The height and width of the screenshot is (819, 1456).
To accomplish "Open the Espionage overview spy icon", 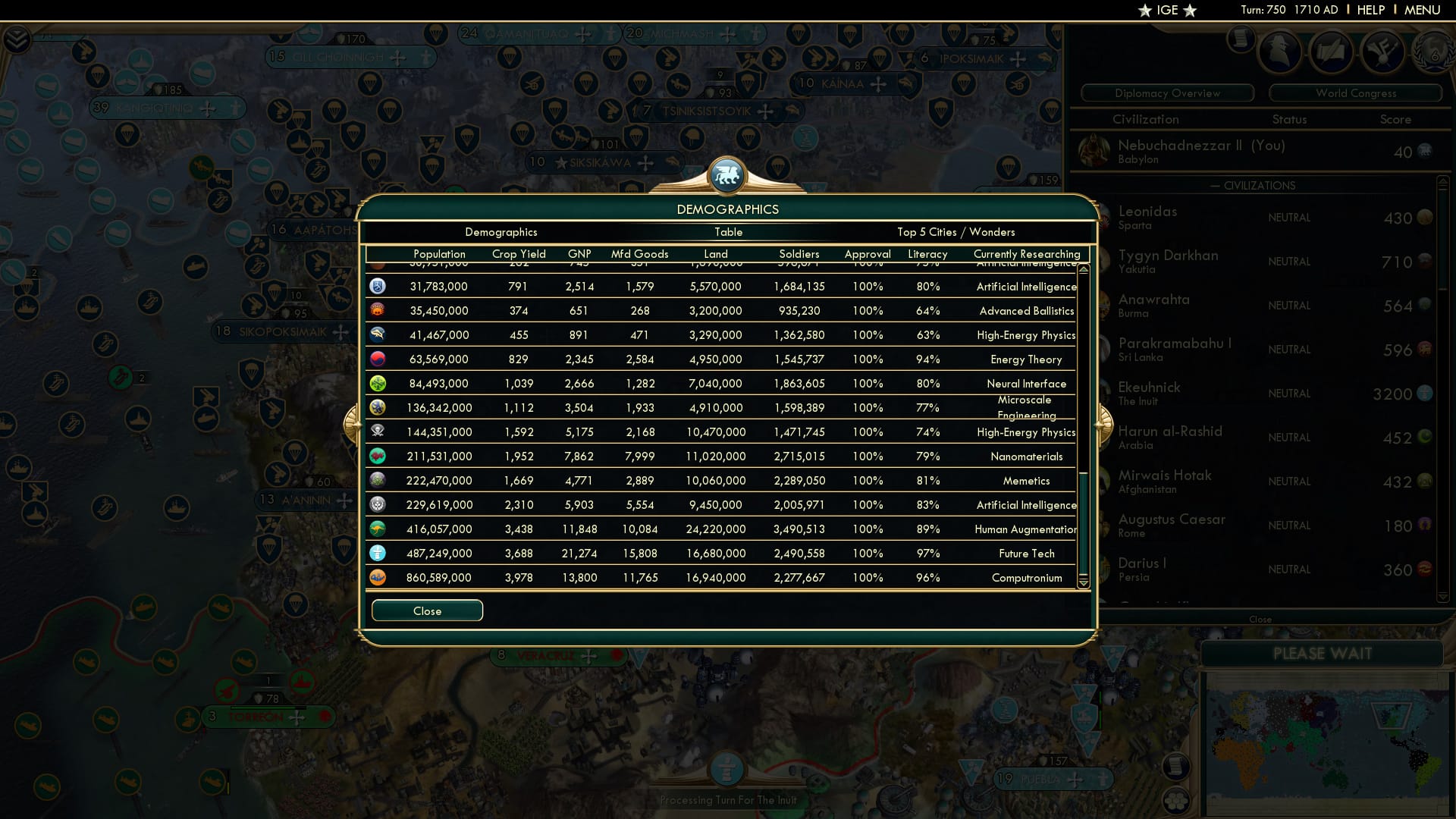I will [1280, 52].
